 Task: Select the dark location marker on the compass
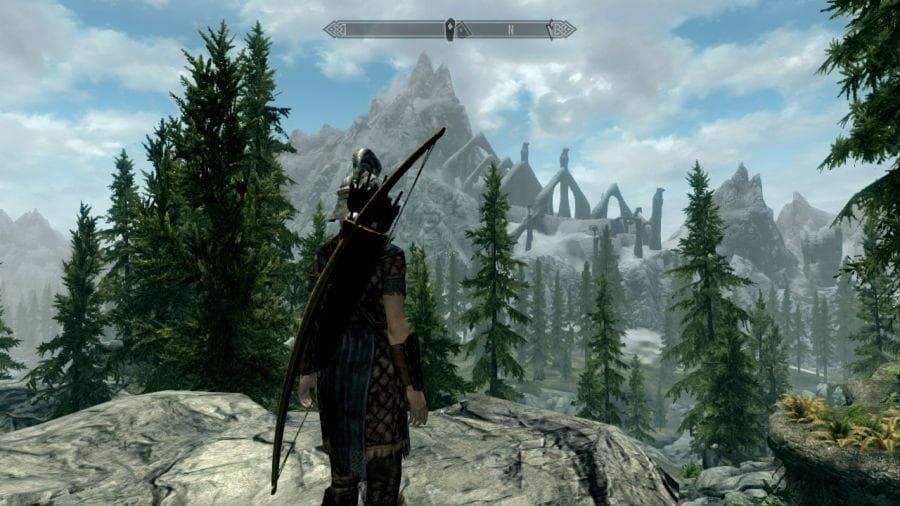coord(450,29)
